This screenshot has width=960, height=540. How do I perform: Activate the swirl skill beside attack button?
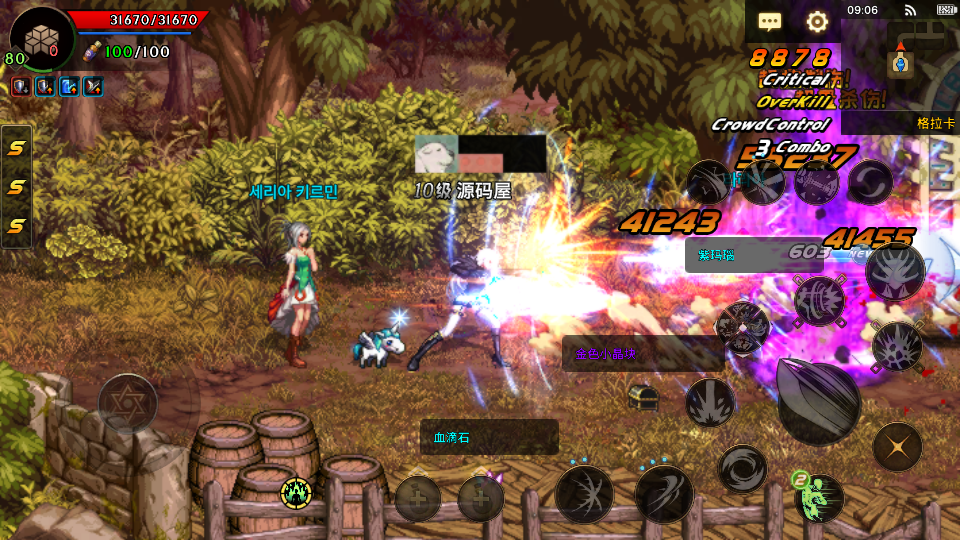[742, 468]
